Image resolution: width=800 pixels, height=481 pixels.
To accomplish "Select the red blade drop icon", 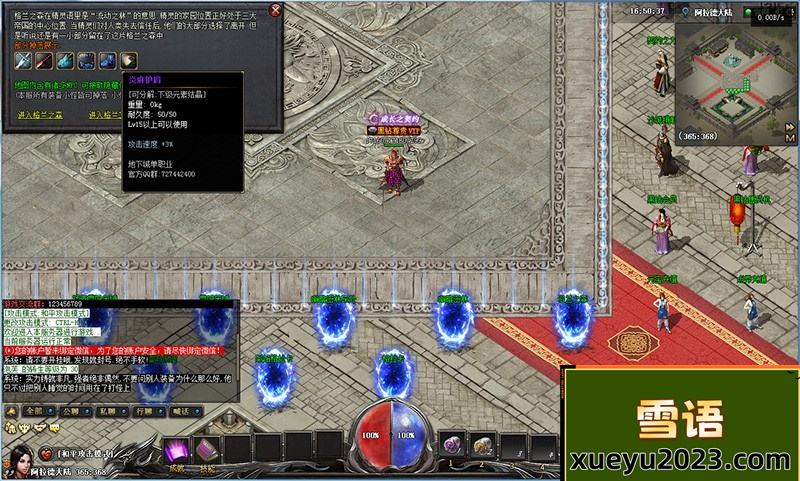I will click(x=42, y=60).
